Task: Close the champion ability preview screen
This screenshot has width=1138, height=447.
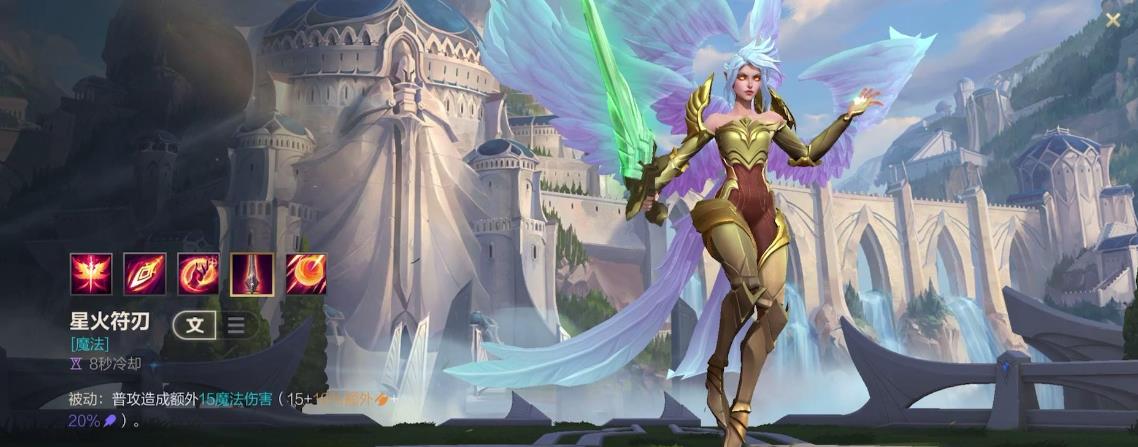Action: point(1113,19)
